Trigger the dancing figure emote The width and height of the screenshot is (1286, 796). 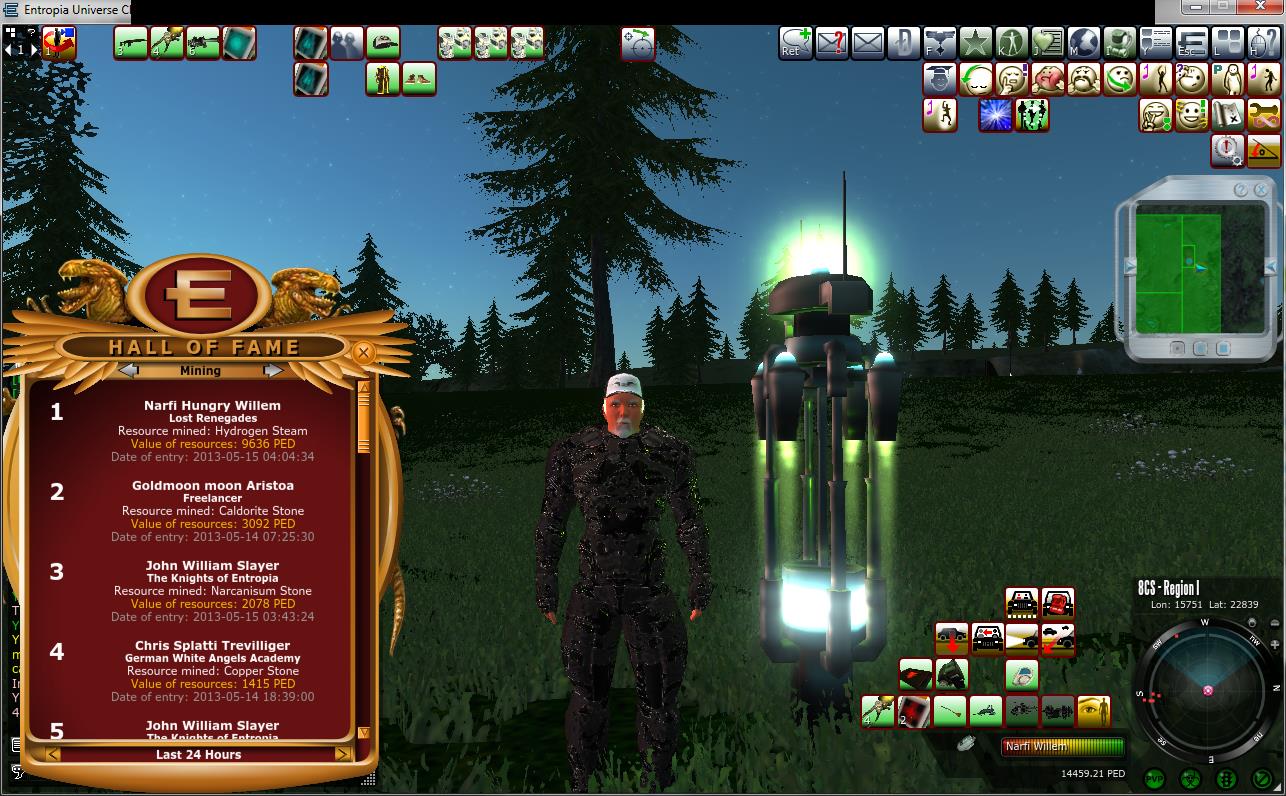[x=939, y=115]
